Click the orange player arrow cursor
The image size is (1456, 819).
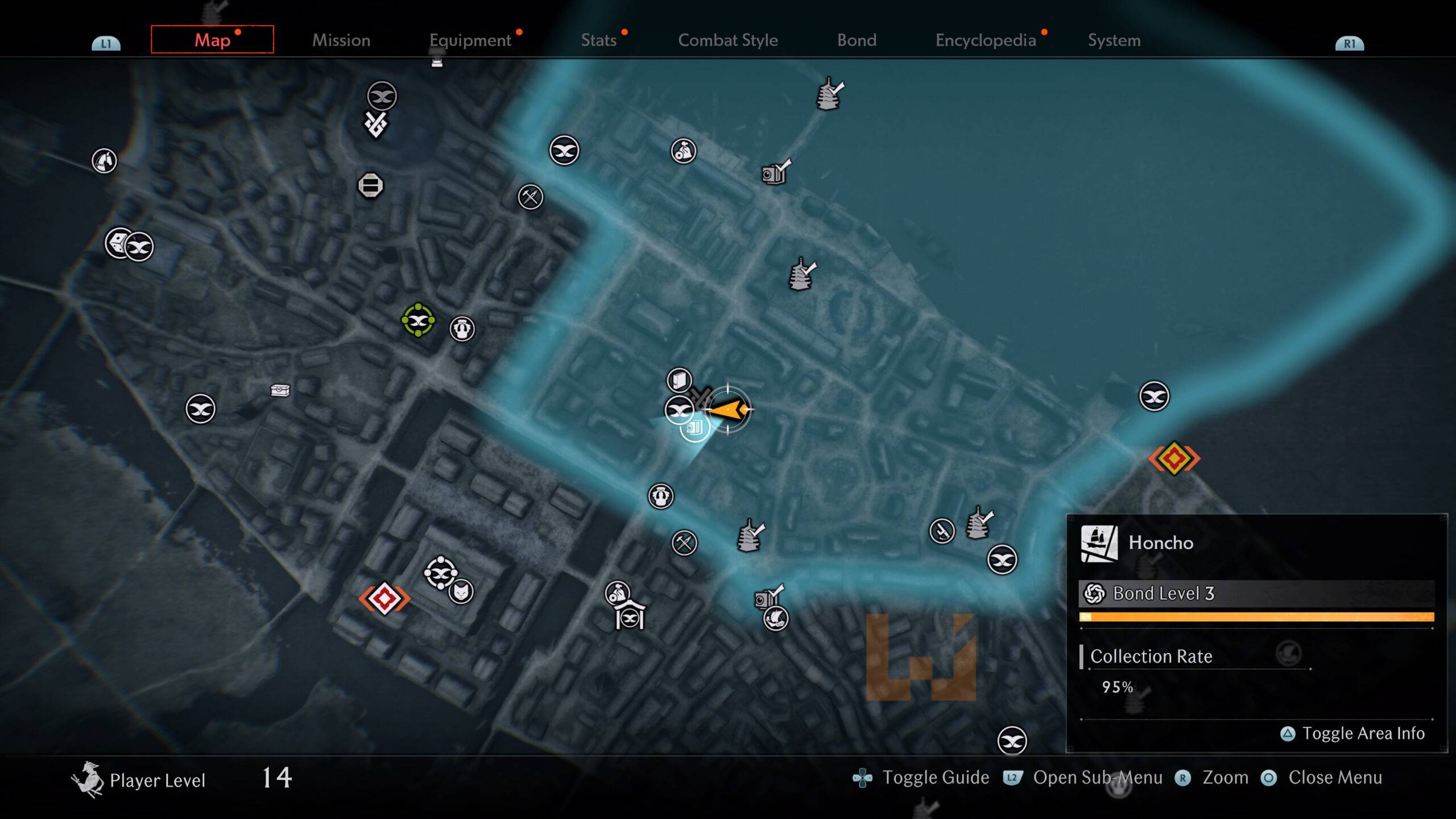[x=728, y=409]
